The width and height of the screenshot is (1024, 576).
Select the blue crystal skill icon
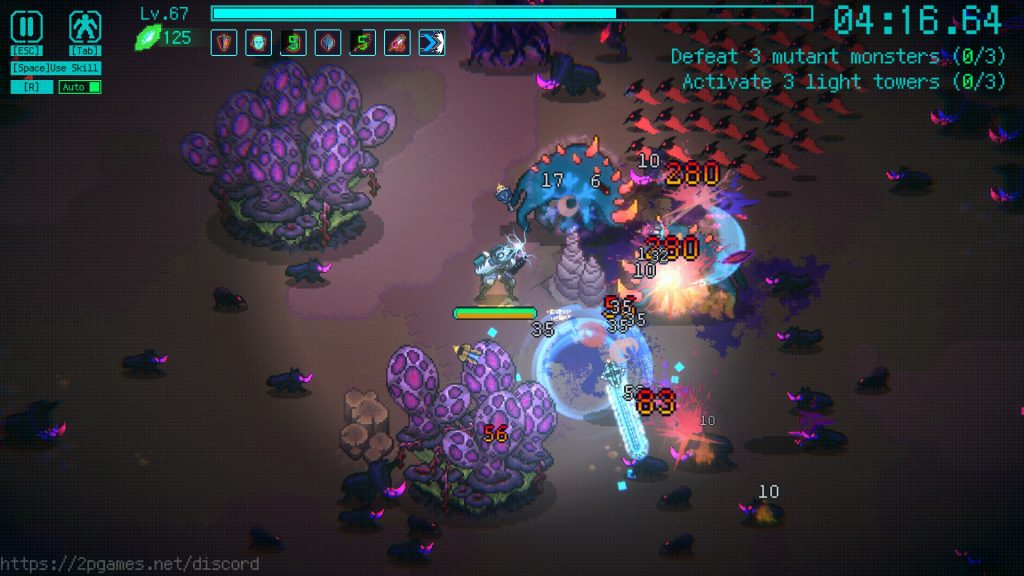328,43
